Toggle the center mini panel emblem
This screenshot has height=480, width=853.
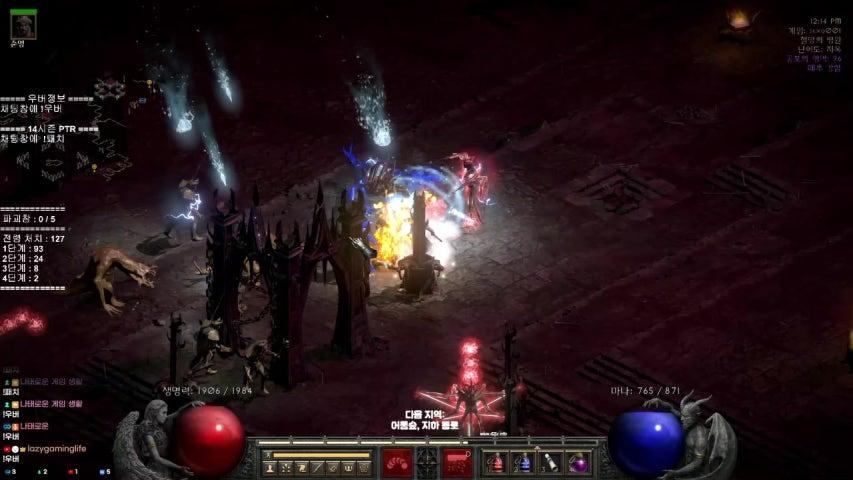(x=427, y=462)
